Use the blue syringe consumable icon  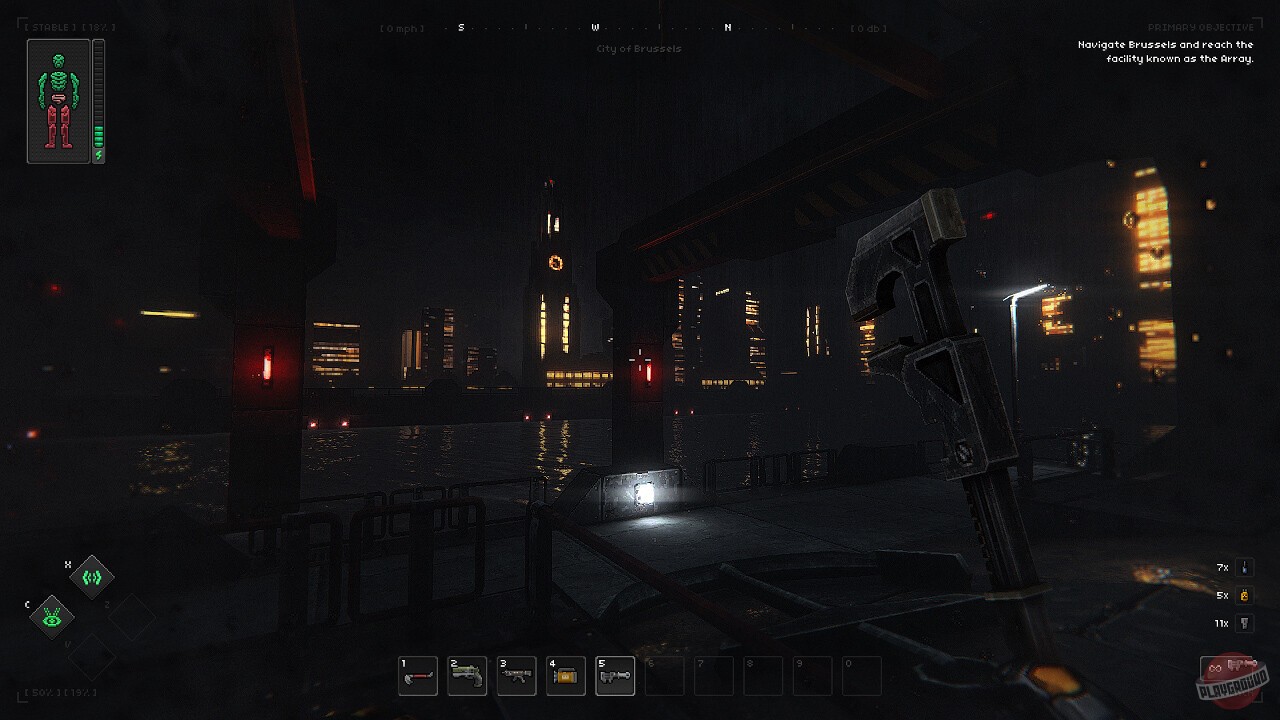click(1244, 567)
